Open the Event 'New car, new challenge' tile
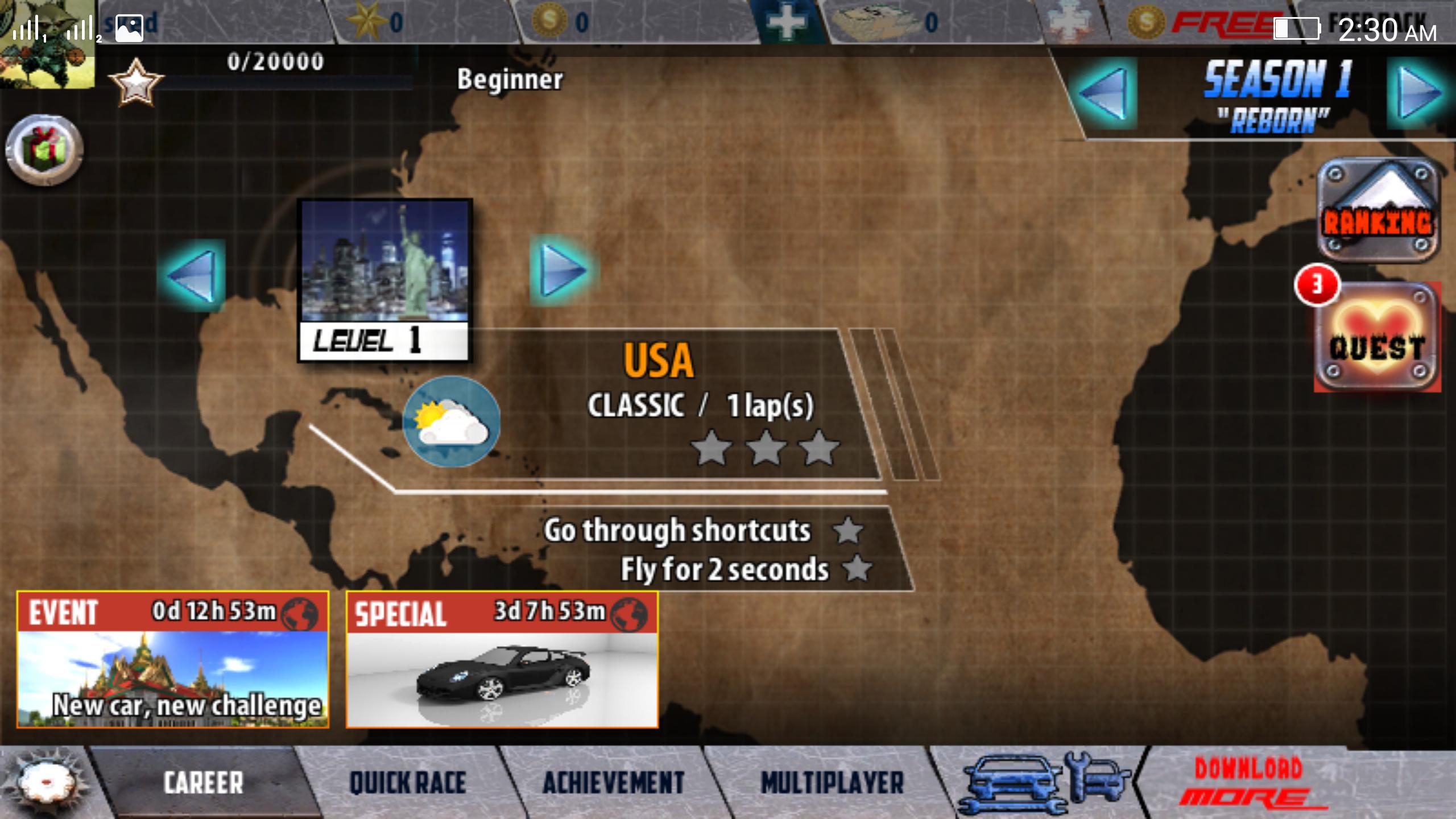The width and height of the screenshot is (1456, 819). pyautogui.click(x=173, y=660)
